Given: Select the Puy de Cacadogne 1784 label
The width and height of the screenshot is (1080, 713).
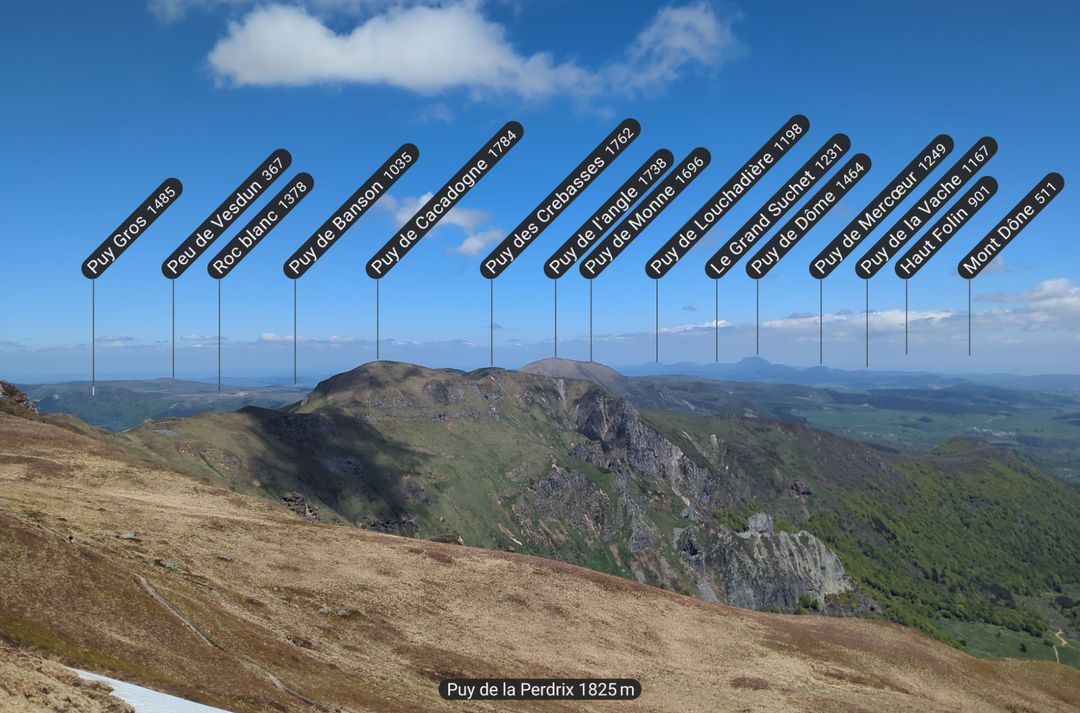Looking at the screenshot, I should (x=445, y=199).
